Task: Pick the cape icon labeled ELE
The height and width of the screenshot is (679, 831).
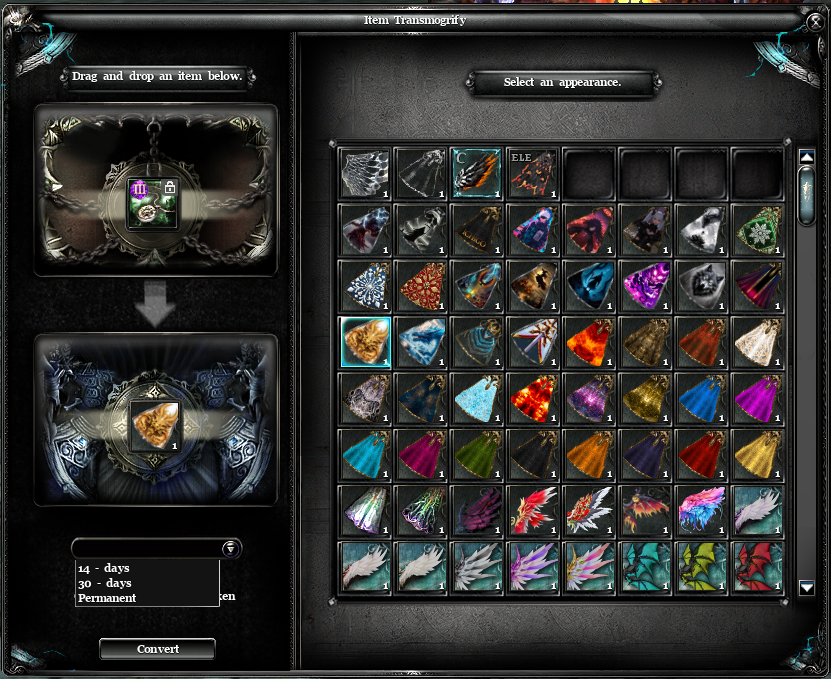Action: pyautogui.click(x=532, y=174)
